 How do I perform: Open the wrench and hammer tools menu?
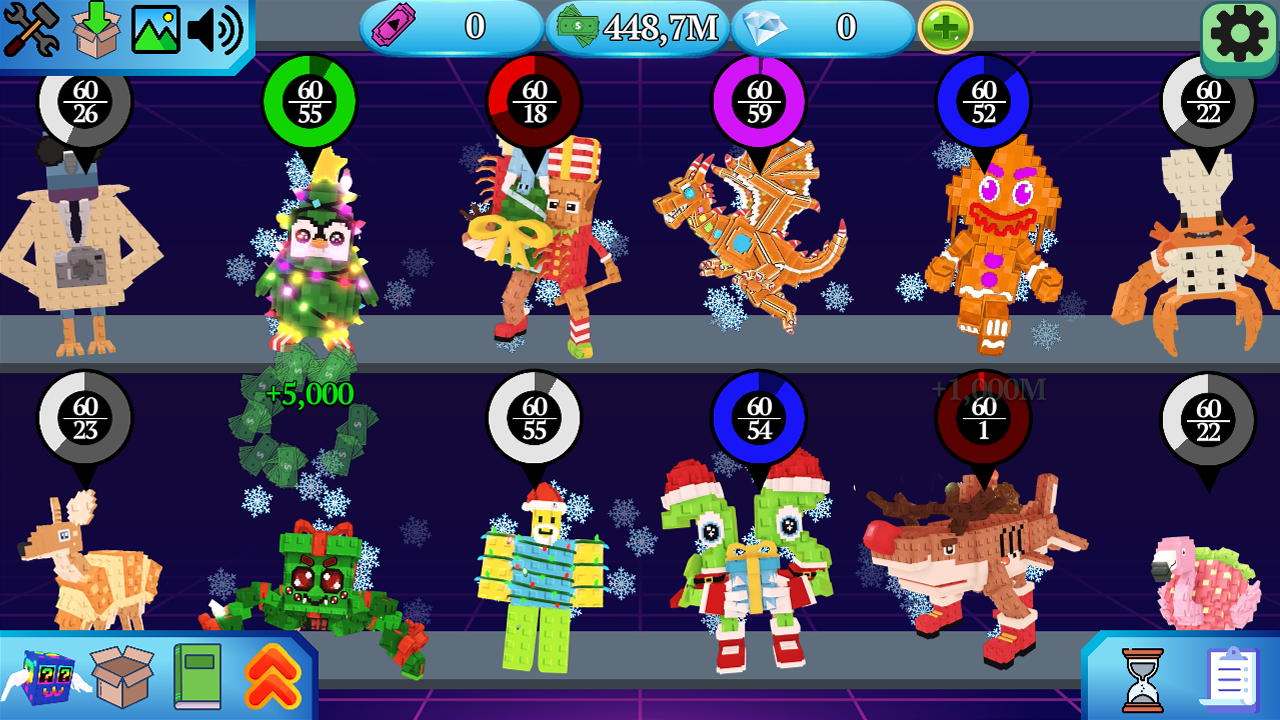pos(33,26)
